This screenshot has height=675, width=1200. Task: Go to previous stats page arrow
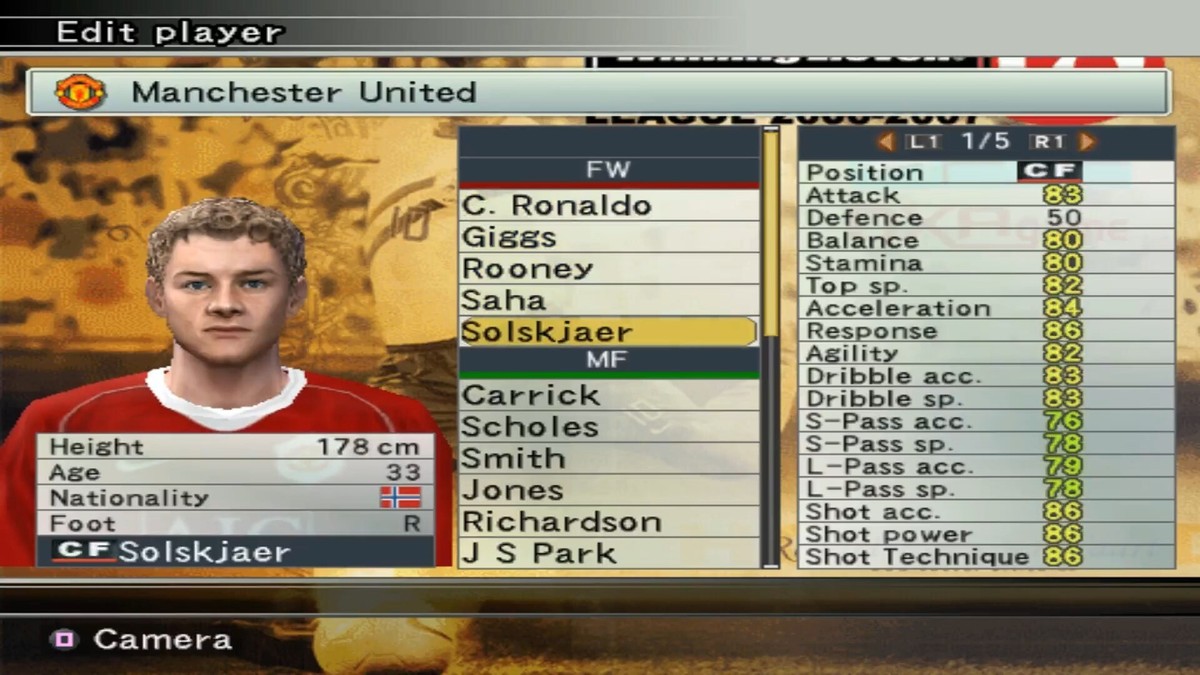[x=885, y=142]
